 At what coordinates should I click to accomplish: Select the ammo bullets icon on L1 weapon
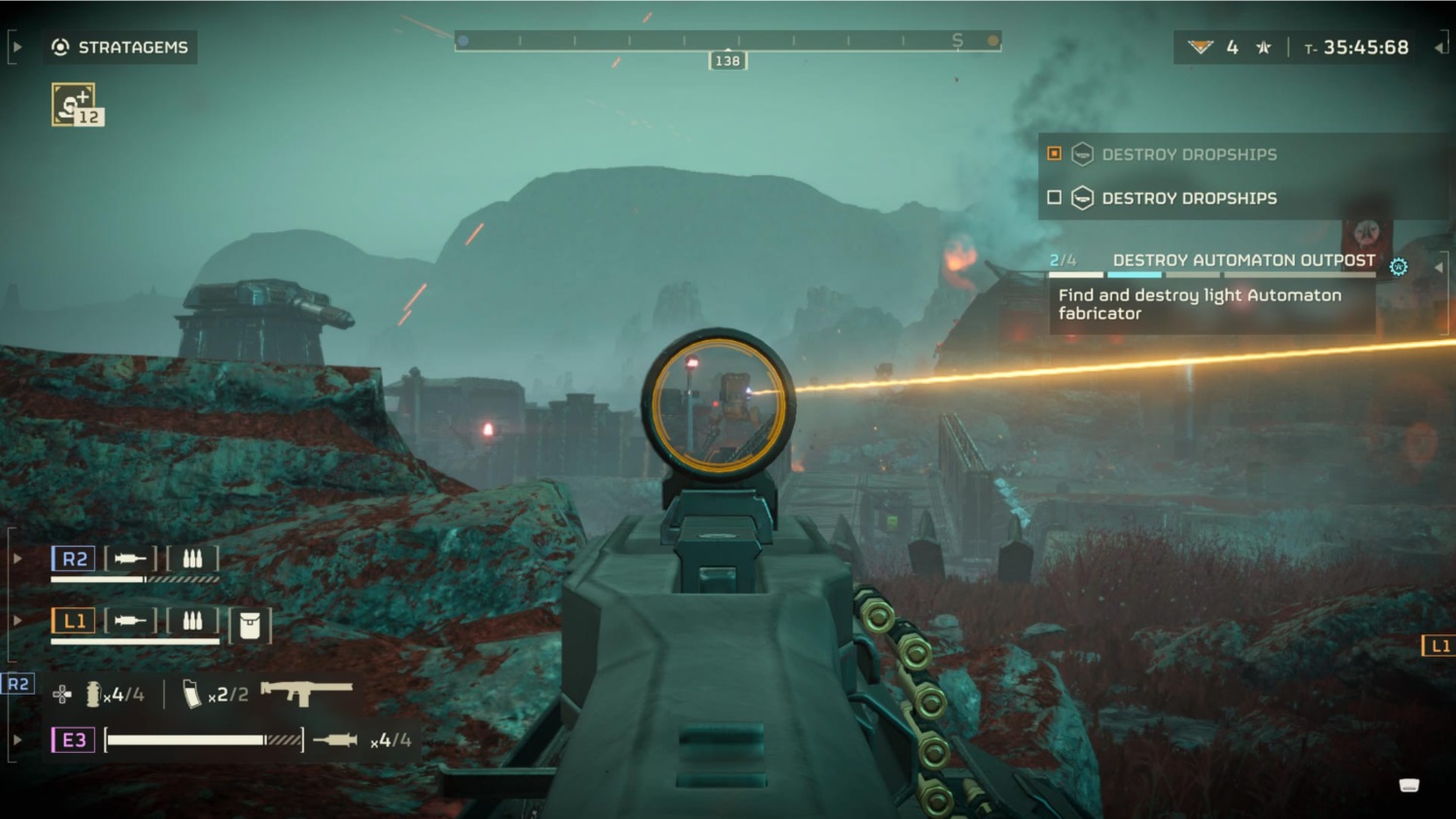point(193,620)
